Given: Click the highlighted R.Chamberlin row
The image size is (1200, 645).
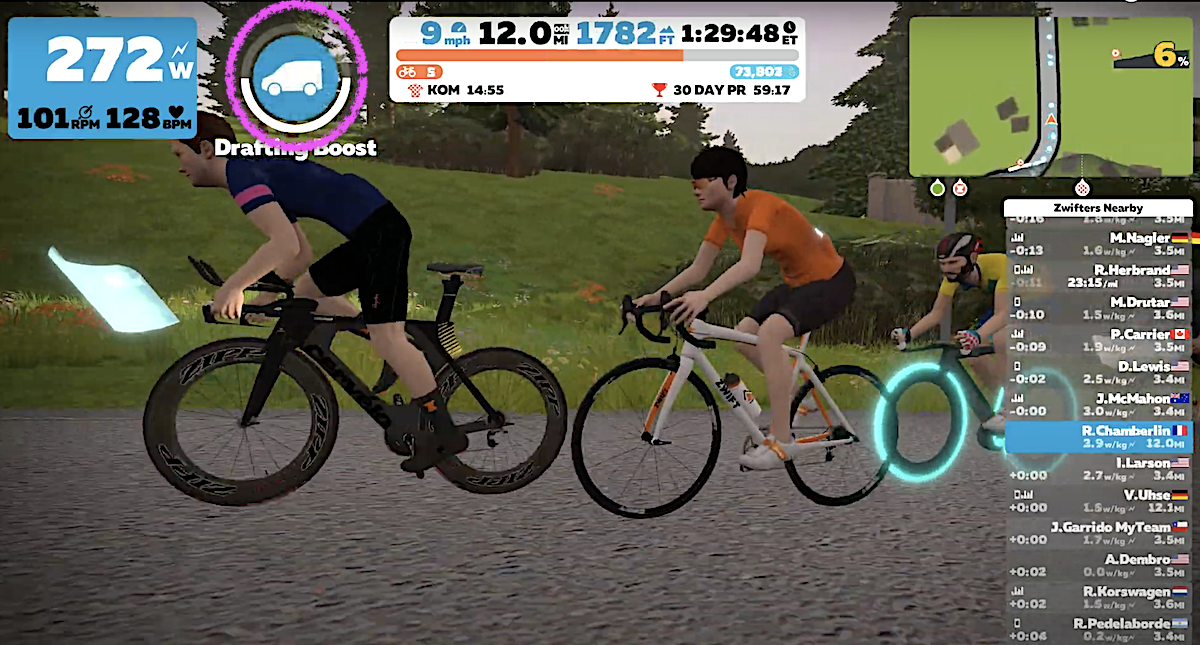Looking at the screenshot, I should [x=1099, y=437].
